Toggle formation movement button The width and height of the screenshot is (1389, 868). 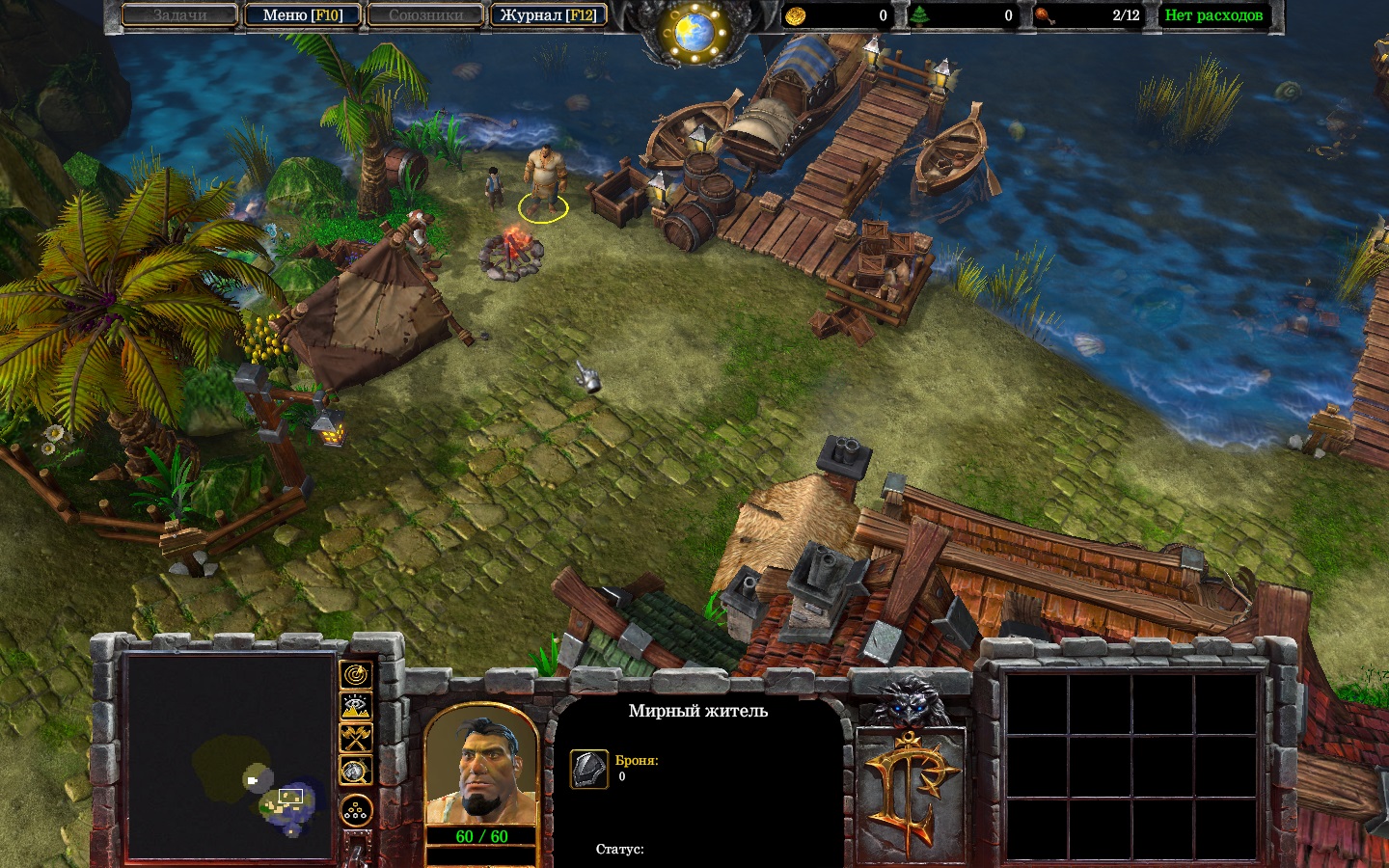click(356, 810)
